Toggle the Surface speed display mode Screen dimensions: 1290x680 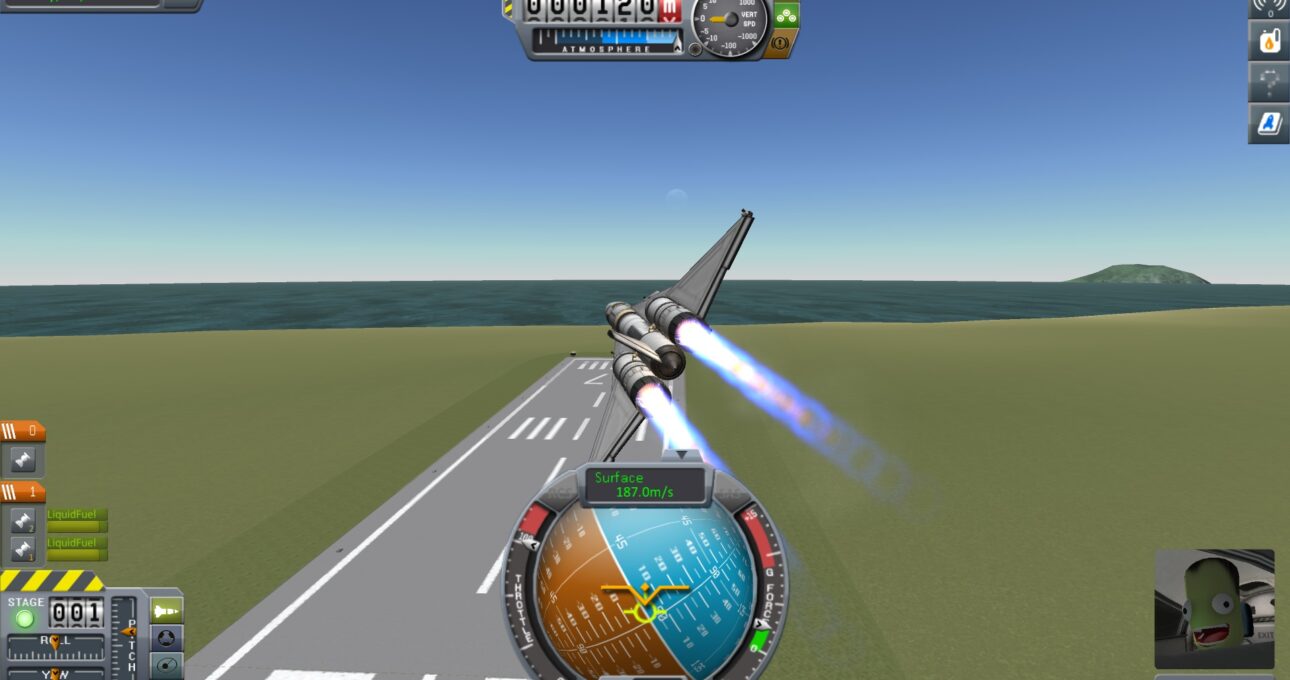(x=646, y=485)
